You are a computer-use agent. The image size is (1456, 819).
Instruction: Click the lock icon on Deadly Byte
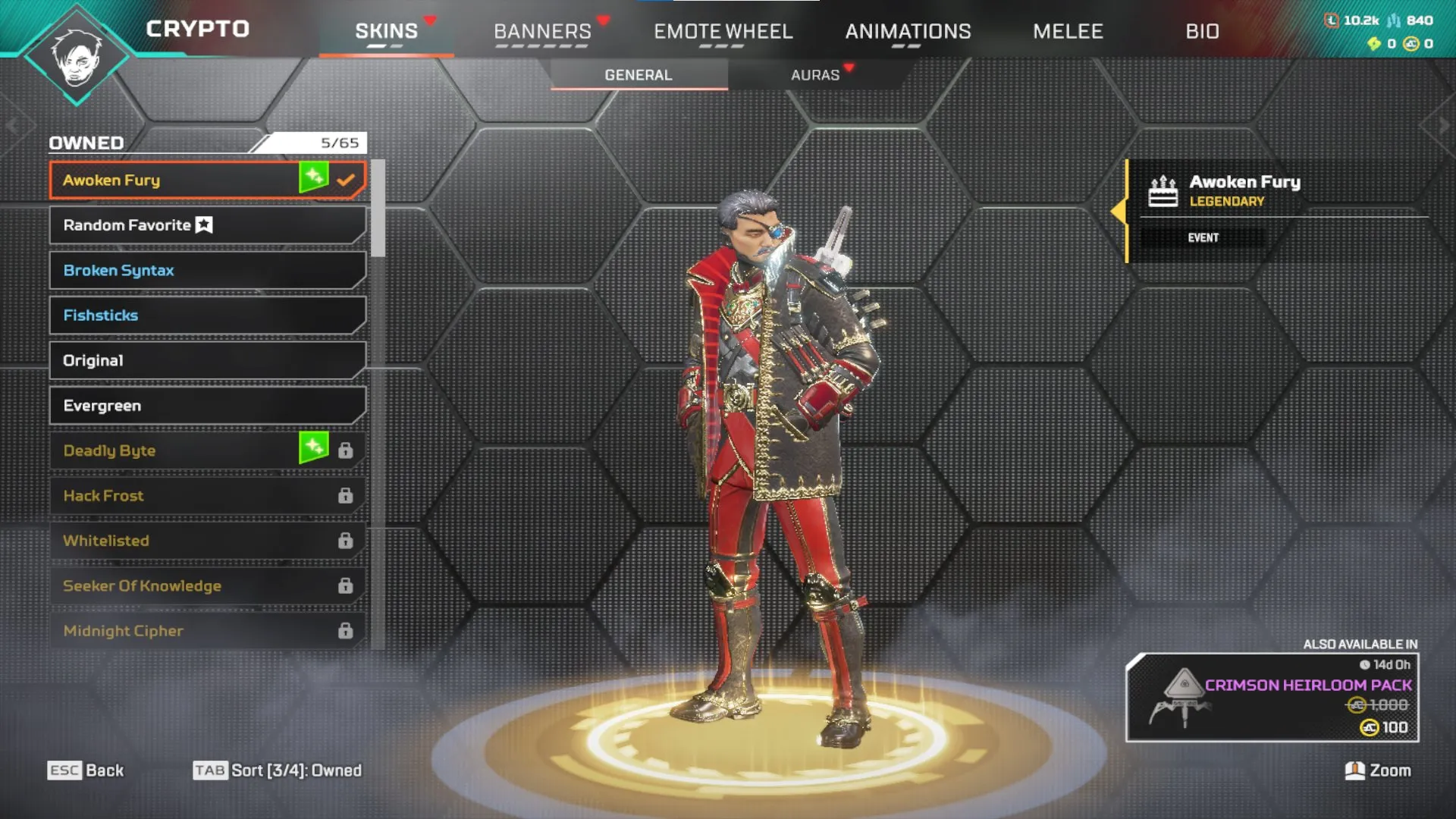pyautogui.click(x=347, y=450)
